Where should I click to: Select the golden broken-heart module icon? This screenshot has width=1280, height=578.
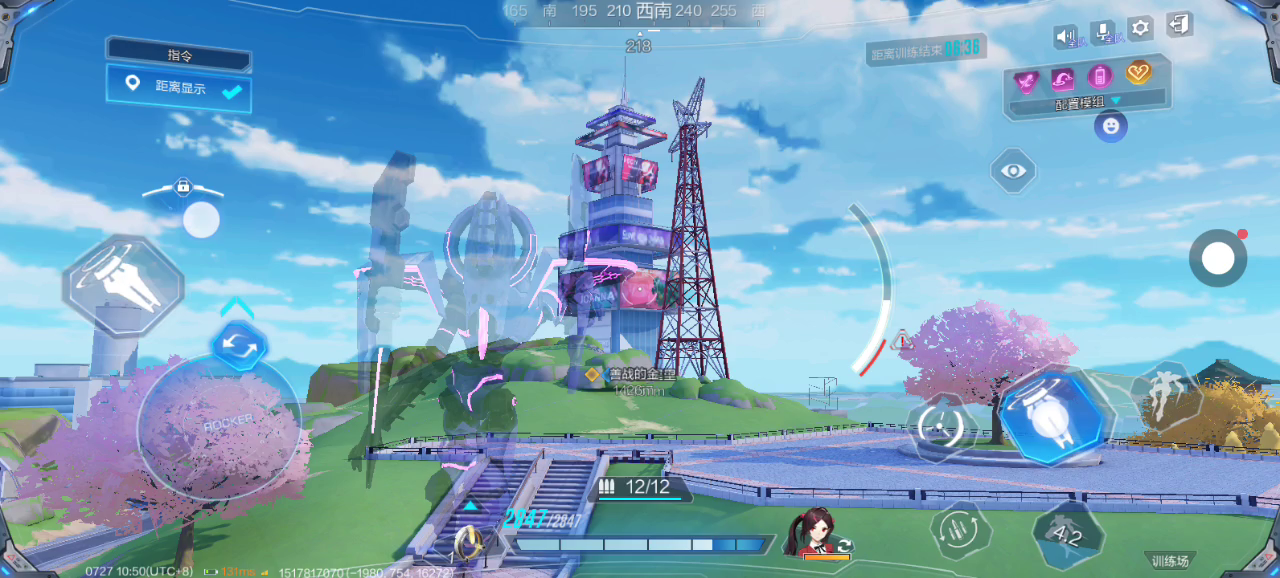pos(1139,73)
